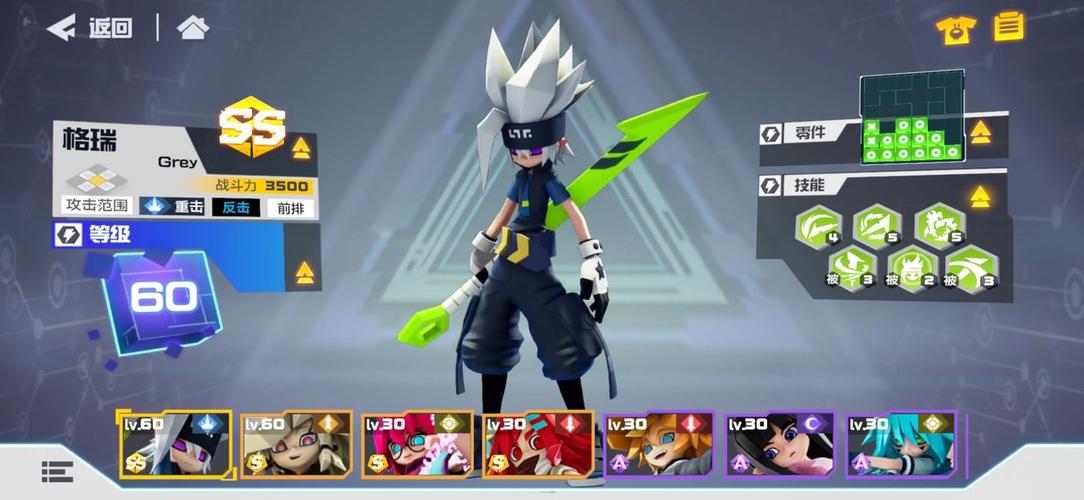The image size is (1084, 500).
Task: Open the big level 60 cube
Action: tap(160, 299)
